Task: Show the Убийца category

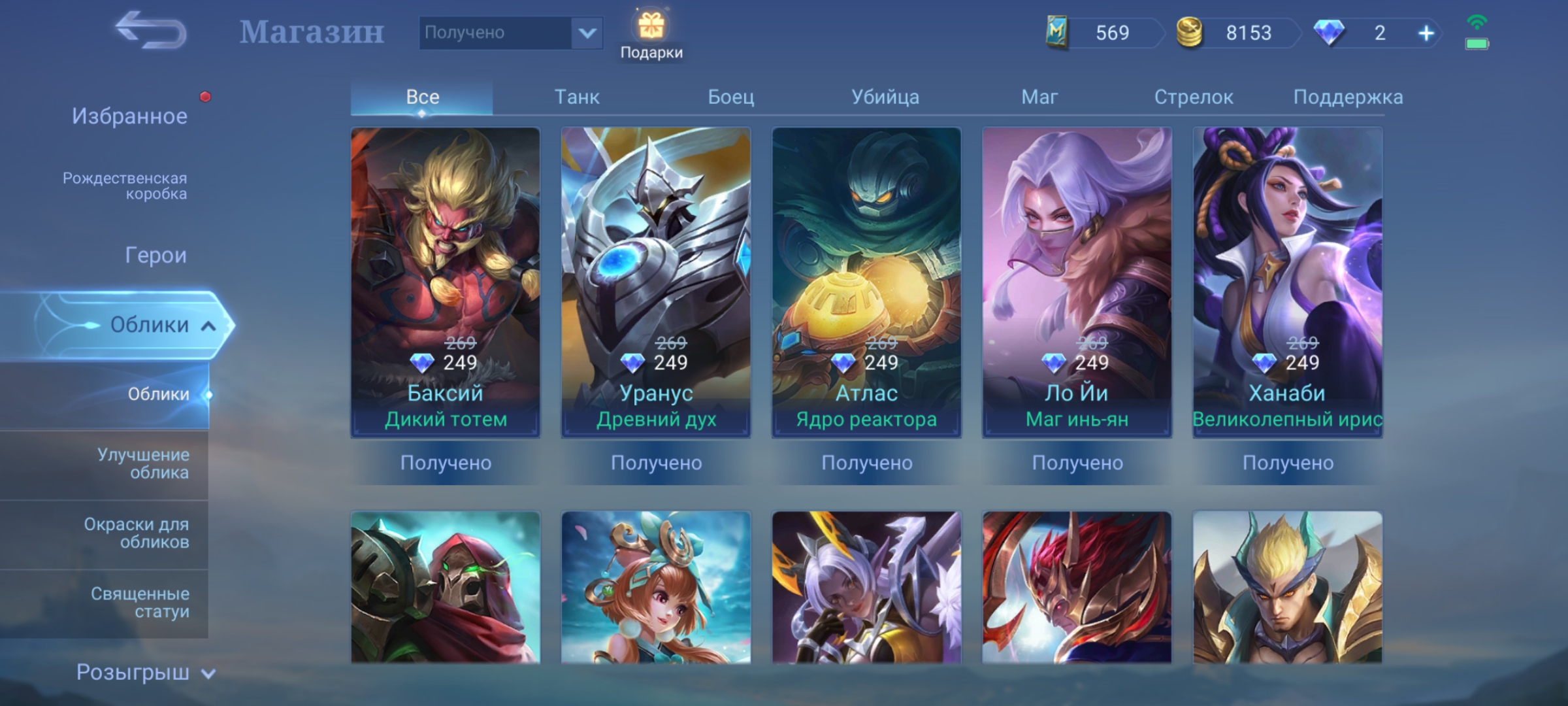Action: click(x=885, y=97)
